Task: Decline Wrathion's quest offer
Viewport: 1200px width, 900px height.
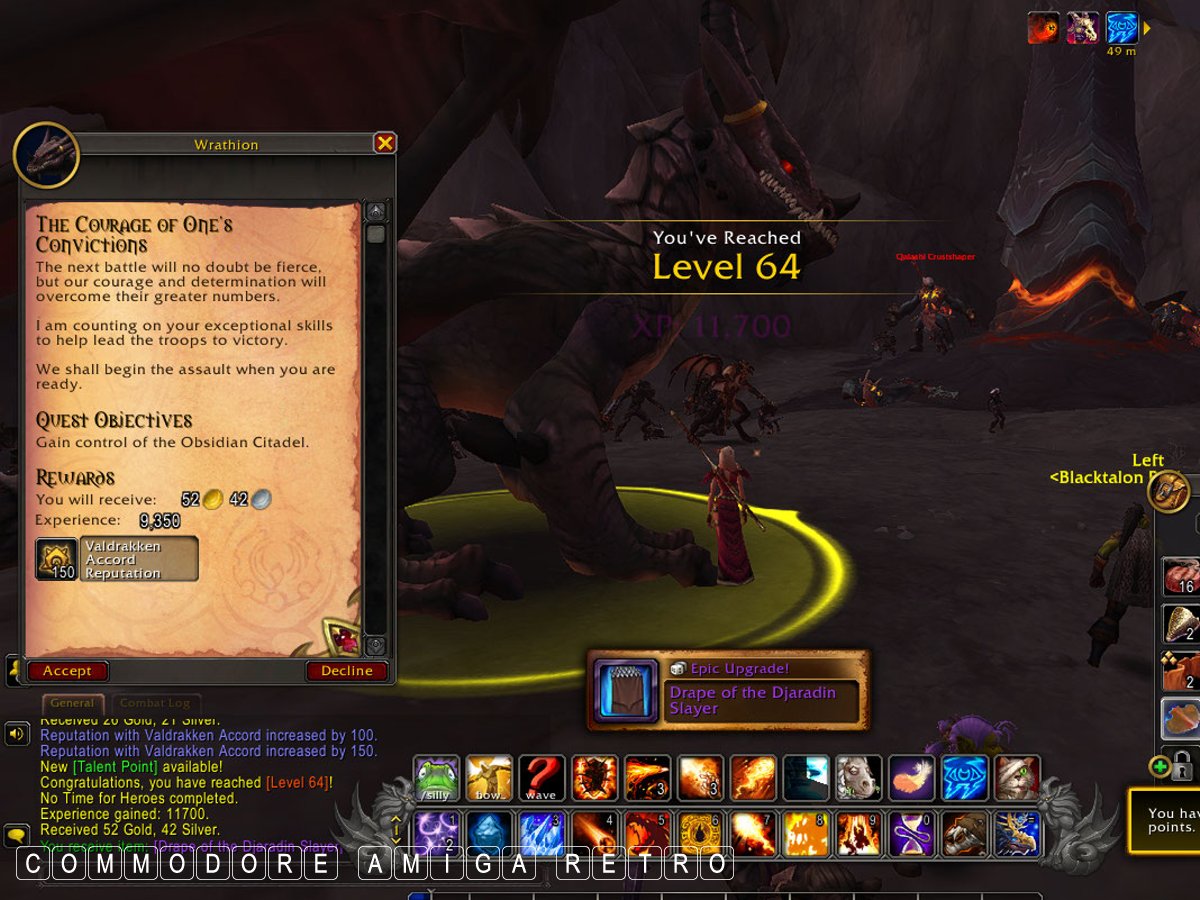Action: (x=346, y=671)
